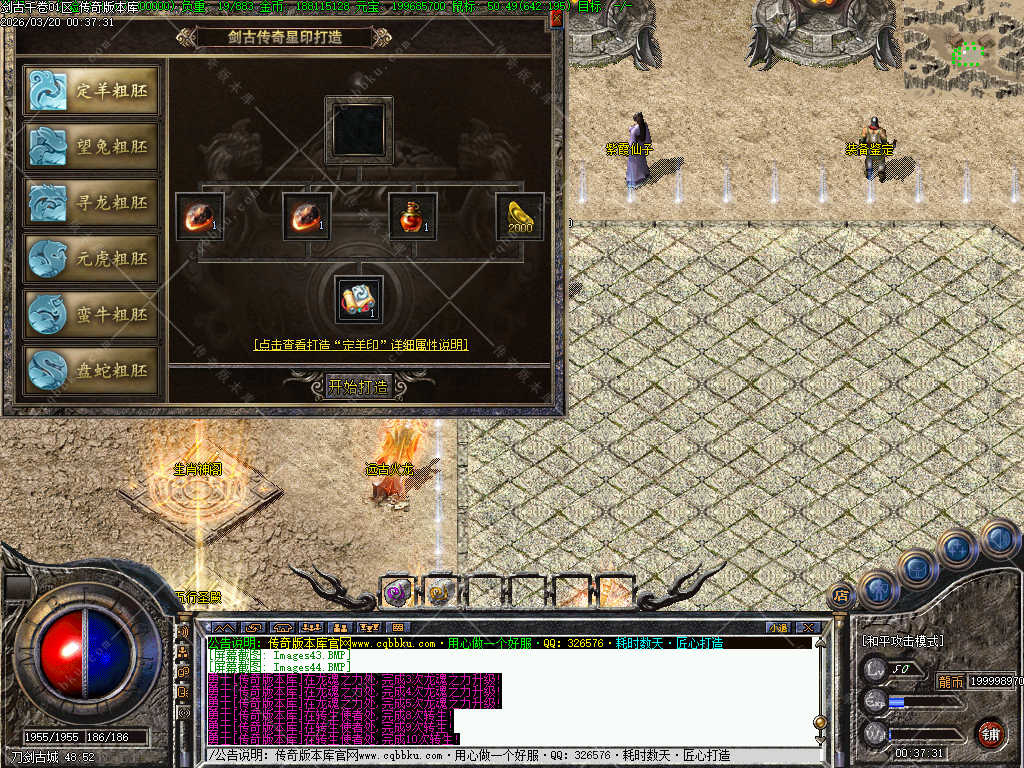Use the purple spiral stone hotbar item
The image size is (1024, 768).
(398, 593)
